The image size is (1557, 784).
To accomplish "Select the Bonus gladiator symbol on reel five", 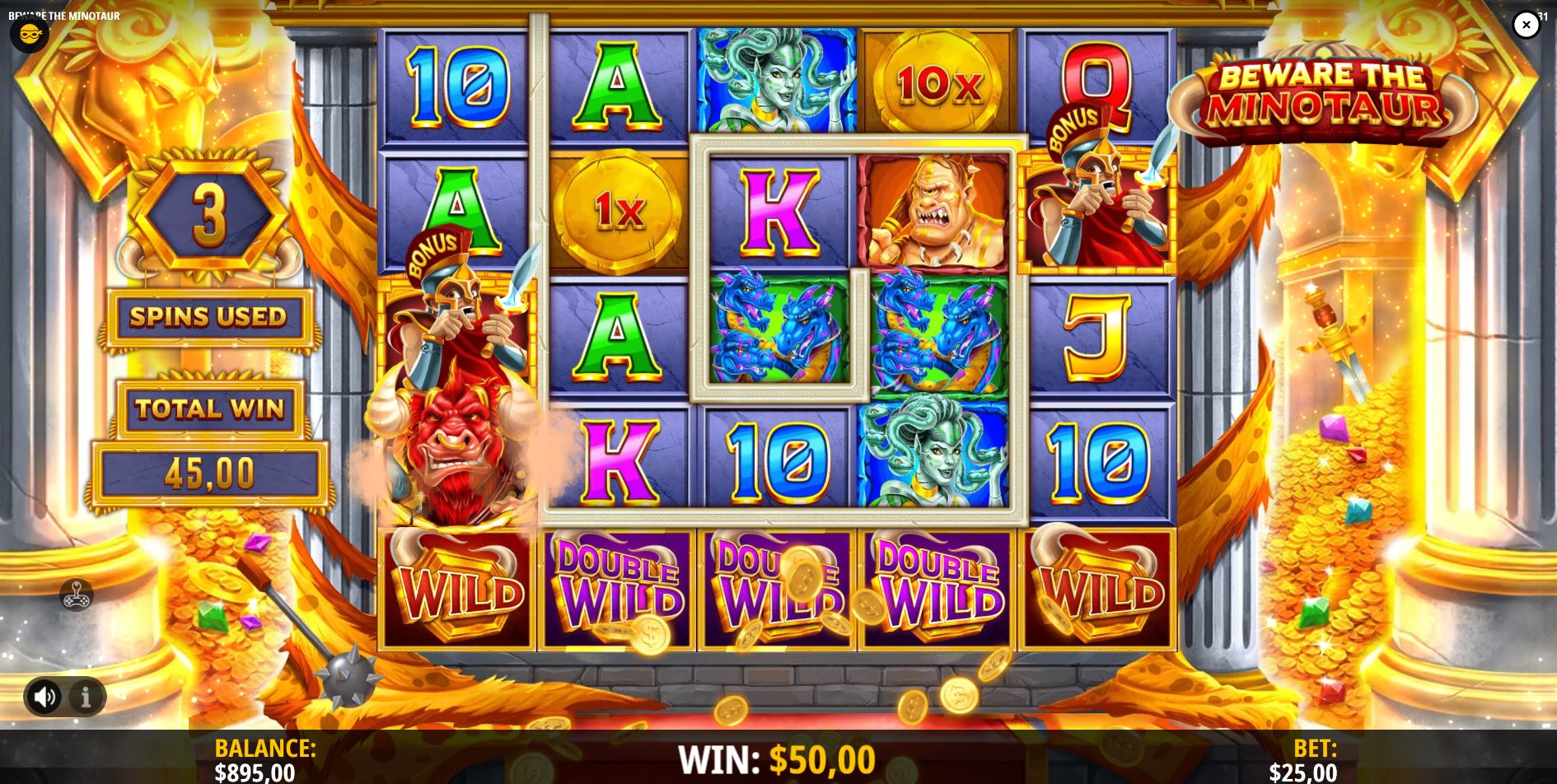I will [1096, 207].
